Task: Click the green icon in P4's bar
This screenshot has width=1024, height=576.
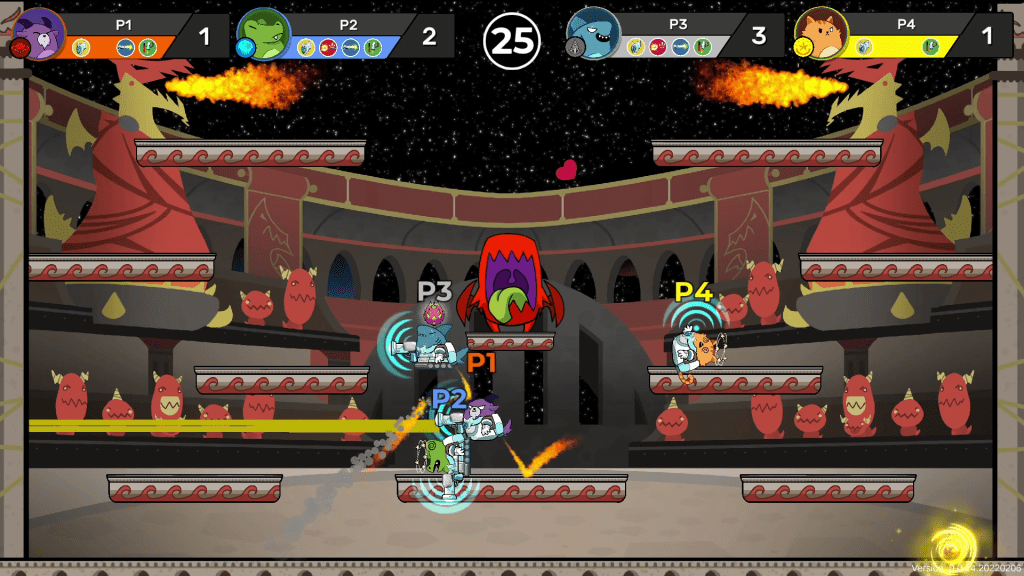Action: [x=930, y=46]
